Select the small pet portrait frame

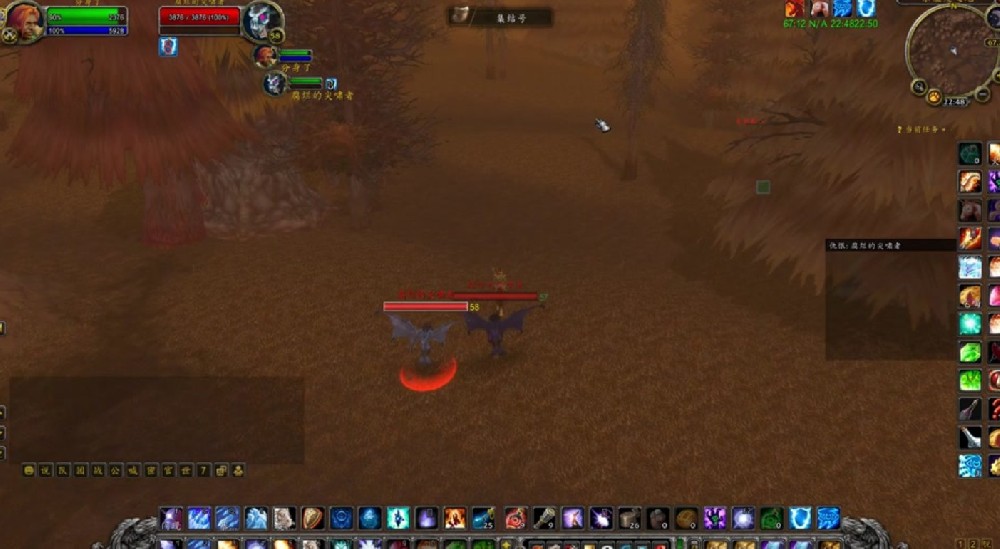275,84
